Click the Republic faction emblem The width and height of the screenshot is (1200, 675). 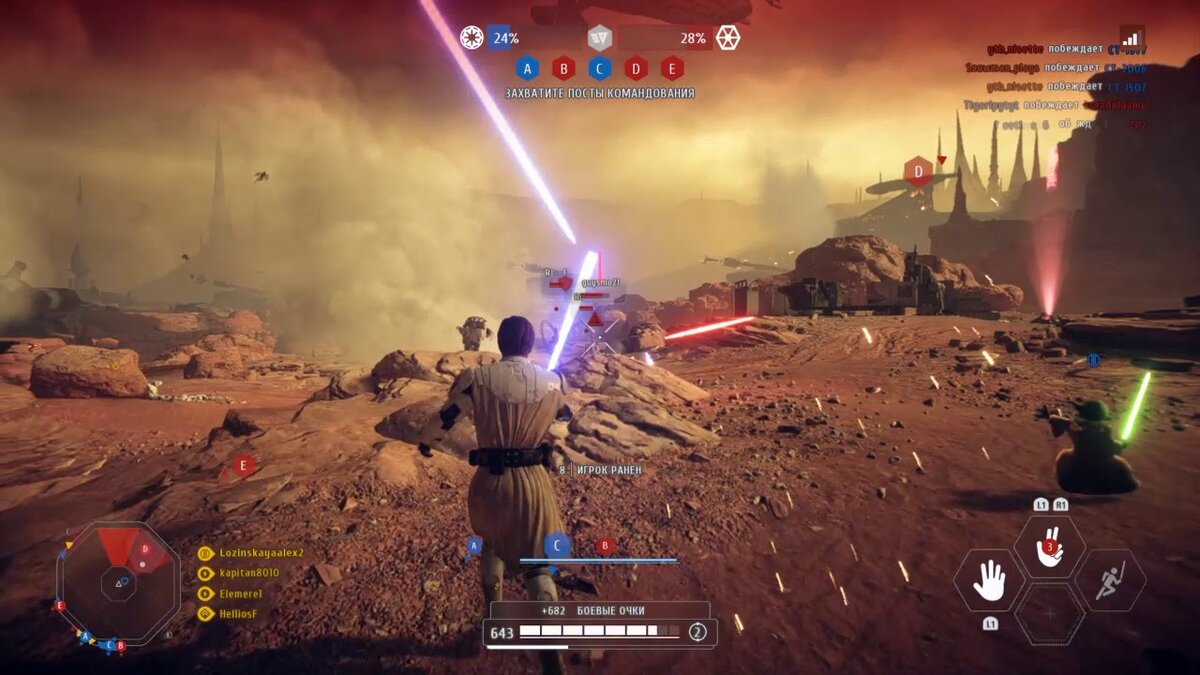[471, 38]
